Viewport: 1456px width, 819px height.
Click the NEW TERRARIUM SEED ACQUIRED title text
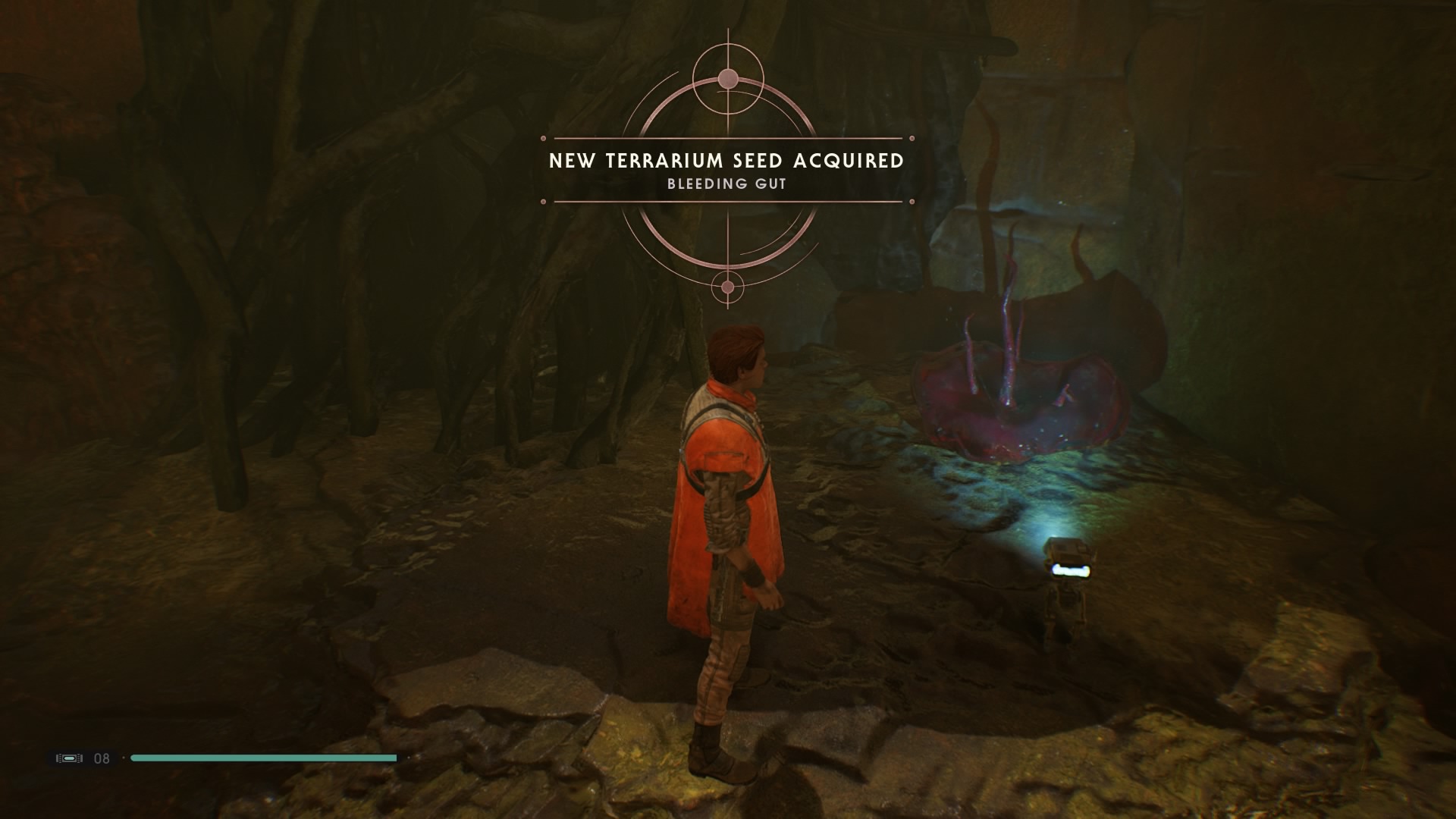point(724,162)
